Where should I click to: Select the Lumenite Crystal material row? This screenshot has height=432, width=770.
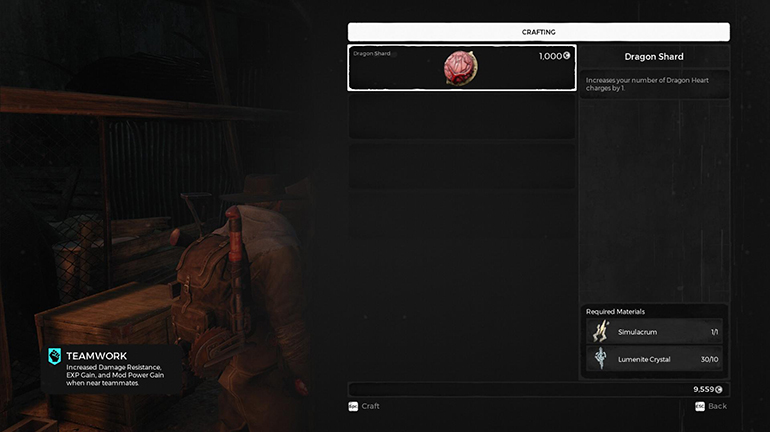pos(654,359)
